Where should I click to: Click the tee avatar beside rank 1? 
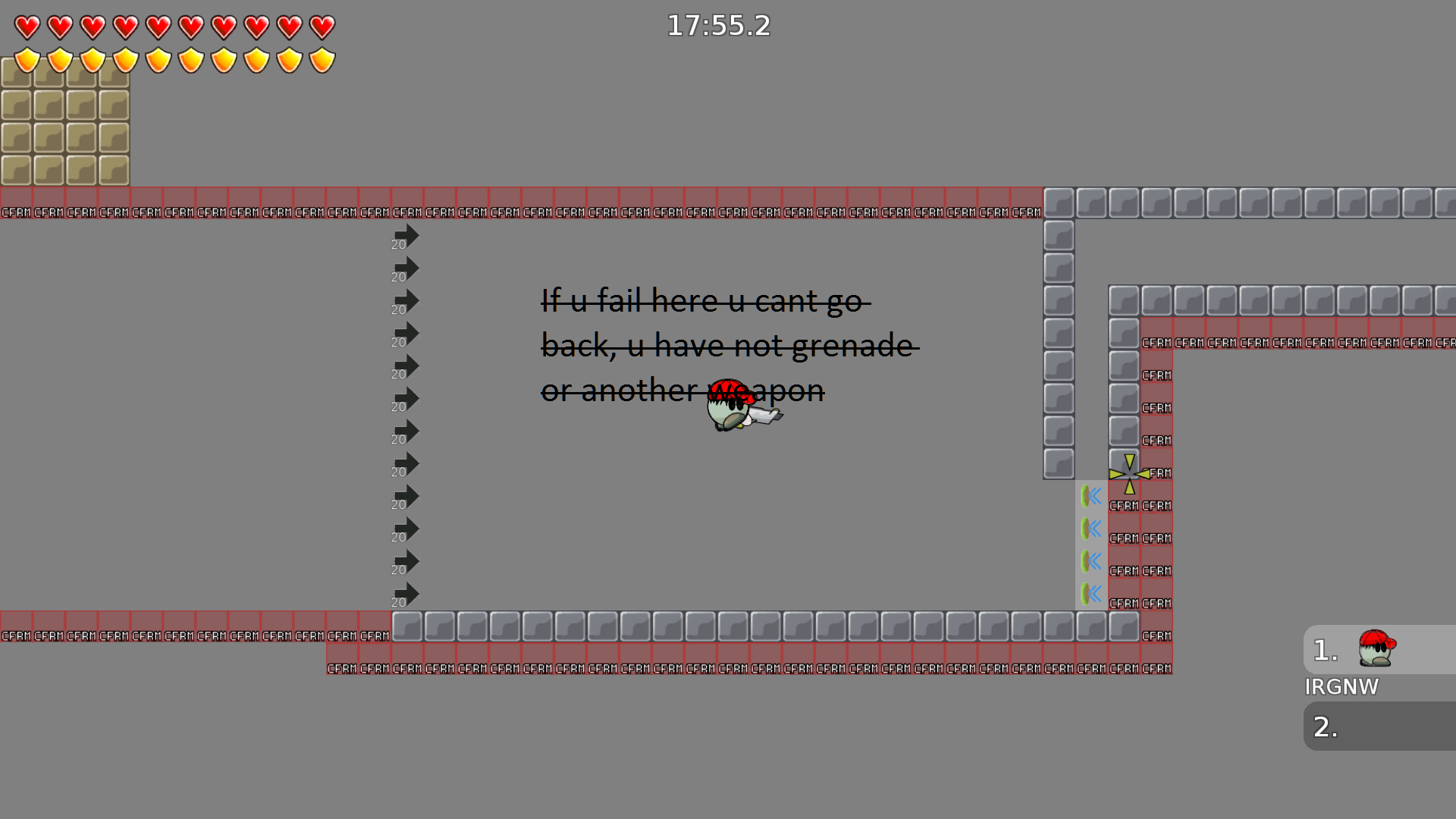coord(1374,650)
